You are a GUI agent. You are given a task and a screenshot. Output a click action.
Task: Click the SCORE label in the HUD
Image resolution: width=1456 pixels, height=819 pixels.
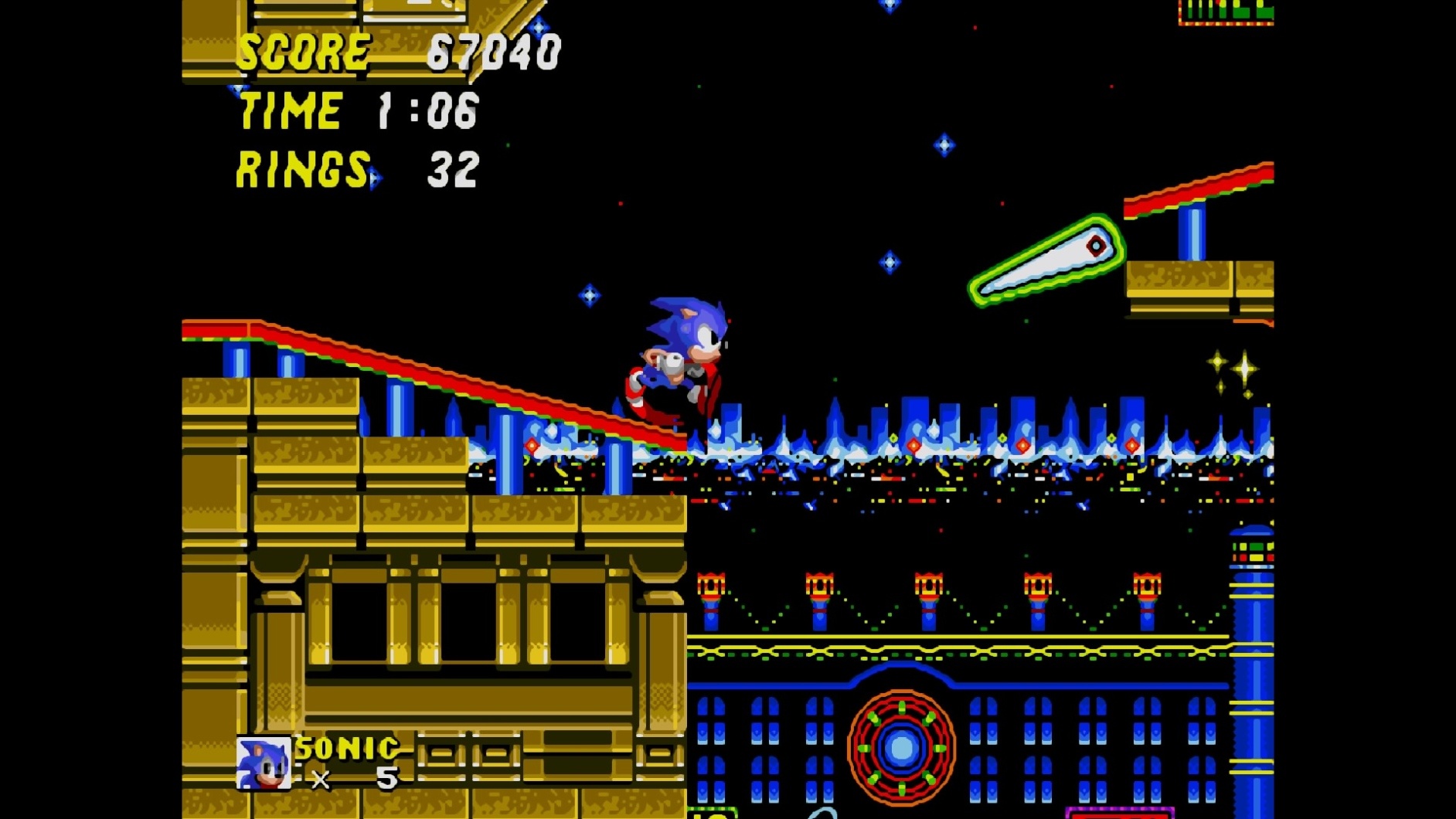(303, 50)
